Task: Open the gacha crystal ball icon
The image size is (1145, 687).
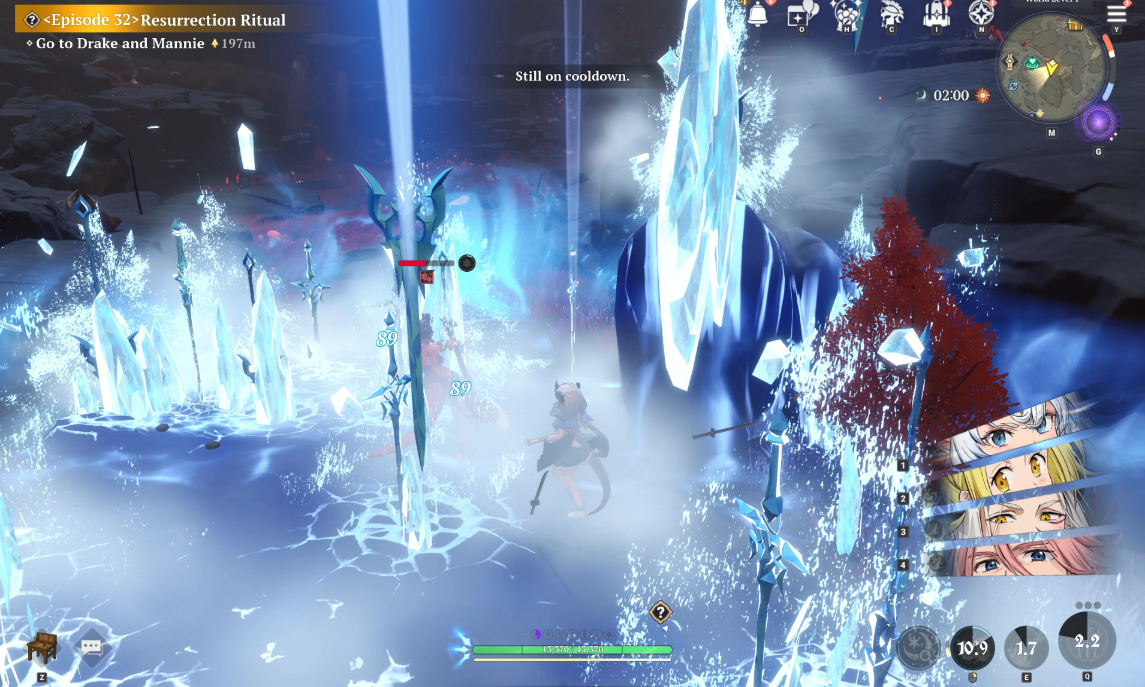Action: coord(847,14)
